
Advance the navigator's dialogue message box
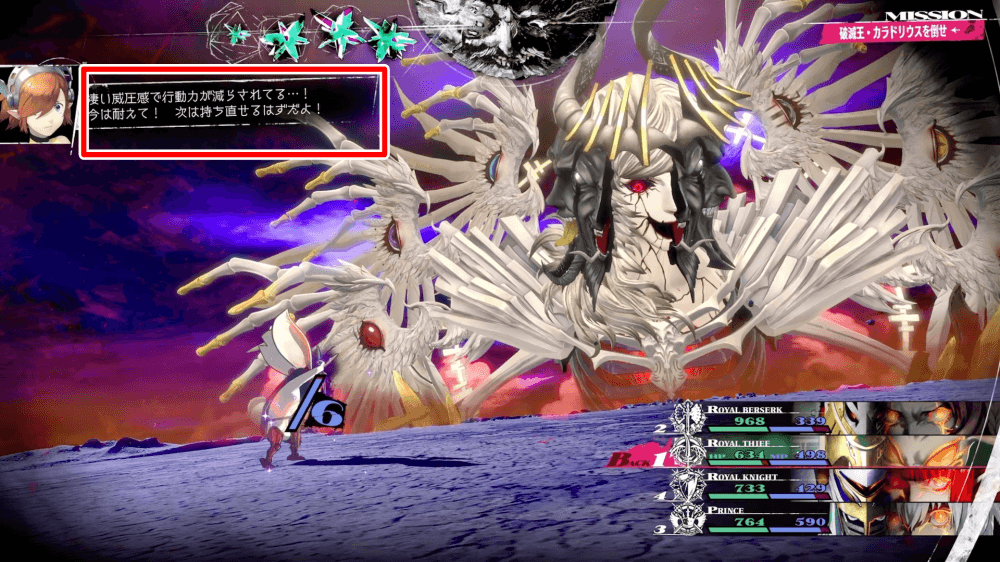coord(233,112)
